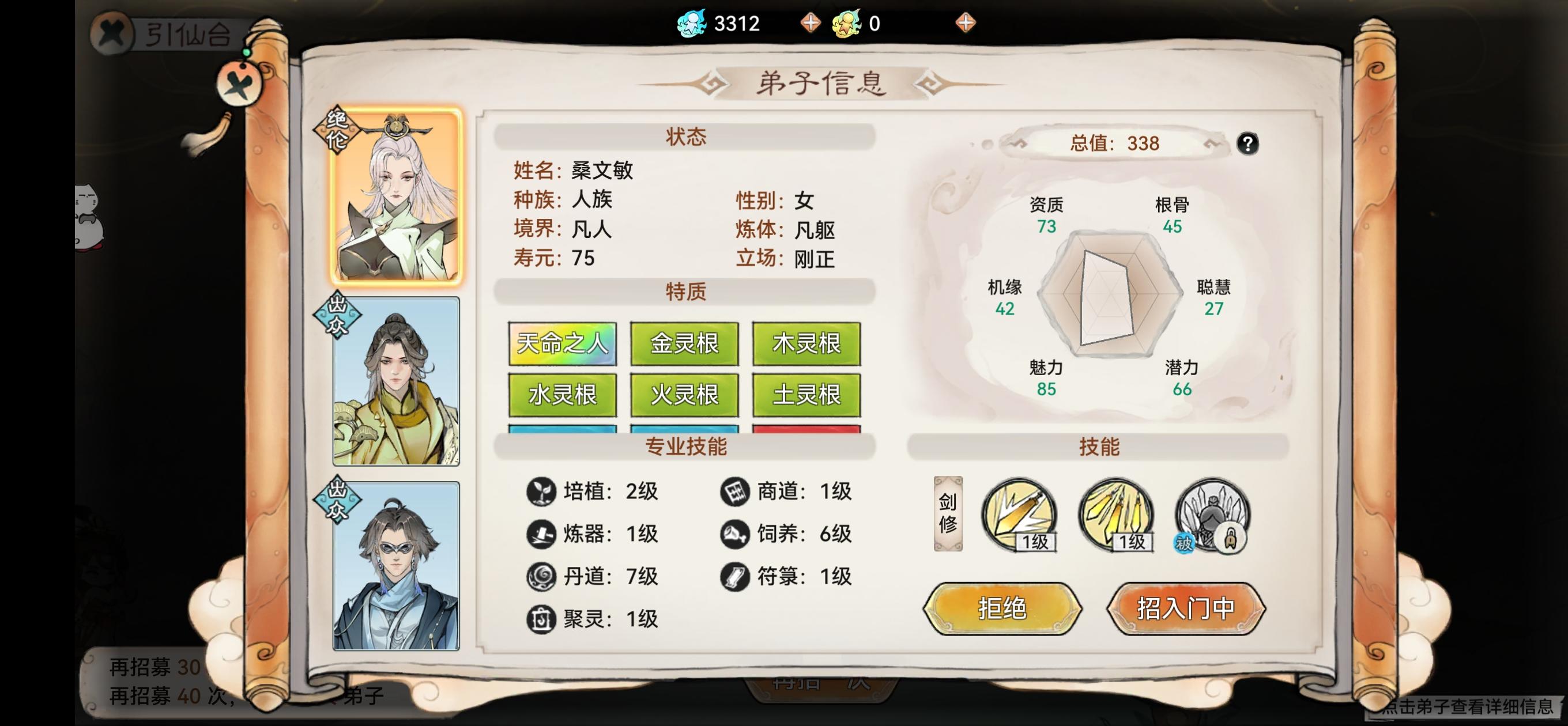Click the 符箓 talisman skill icon
This screenshot has height=726, width=1568.
point(737,577)
